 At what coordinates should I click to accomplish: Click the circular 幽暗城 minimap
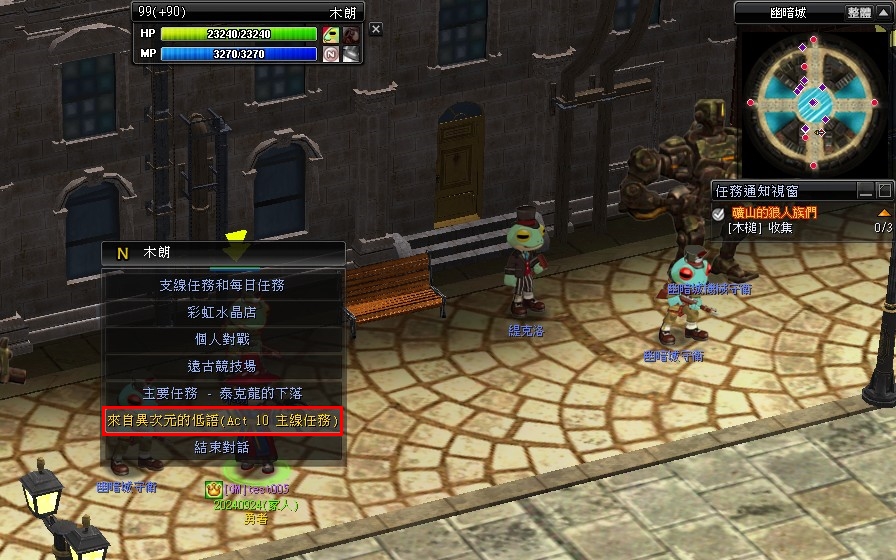813,102
